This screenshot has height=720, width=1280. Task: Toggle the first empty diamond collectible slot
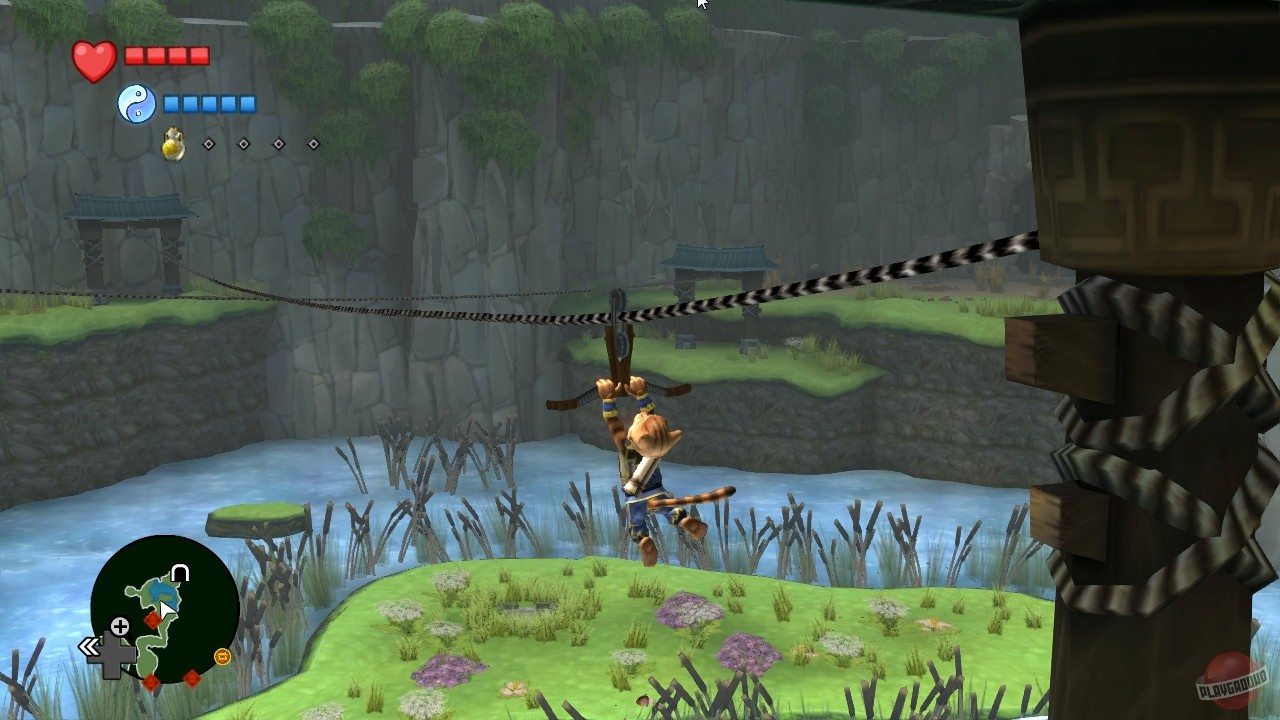tap(209, 144)
